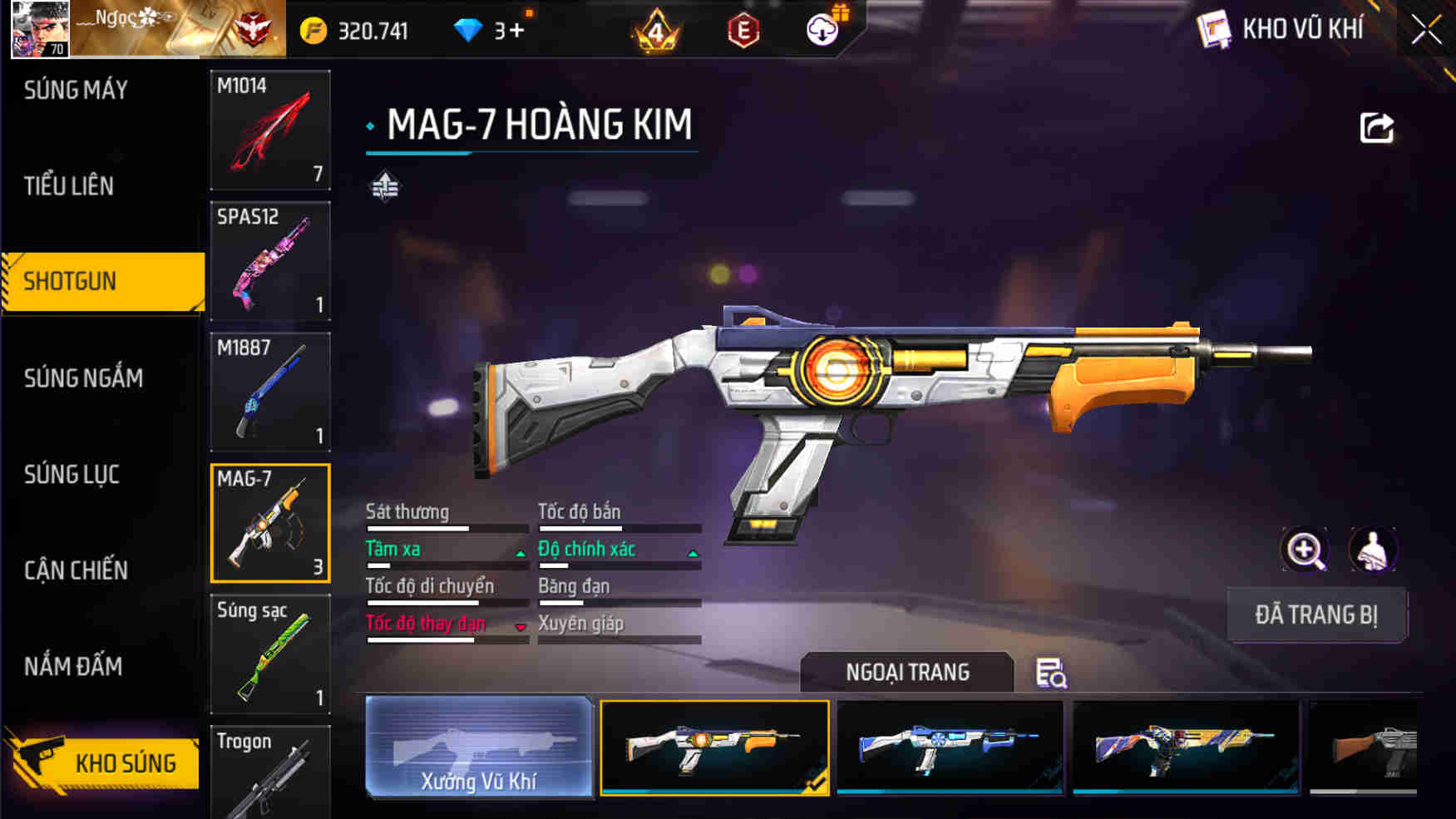The height and width of the screenshot is (819, 1456).
Task: Click the ĐÃ TRANG BỊ button
Action: point(1316,615)
